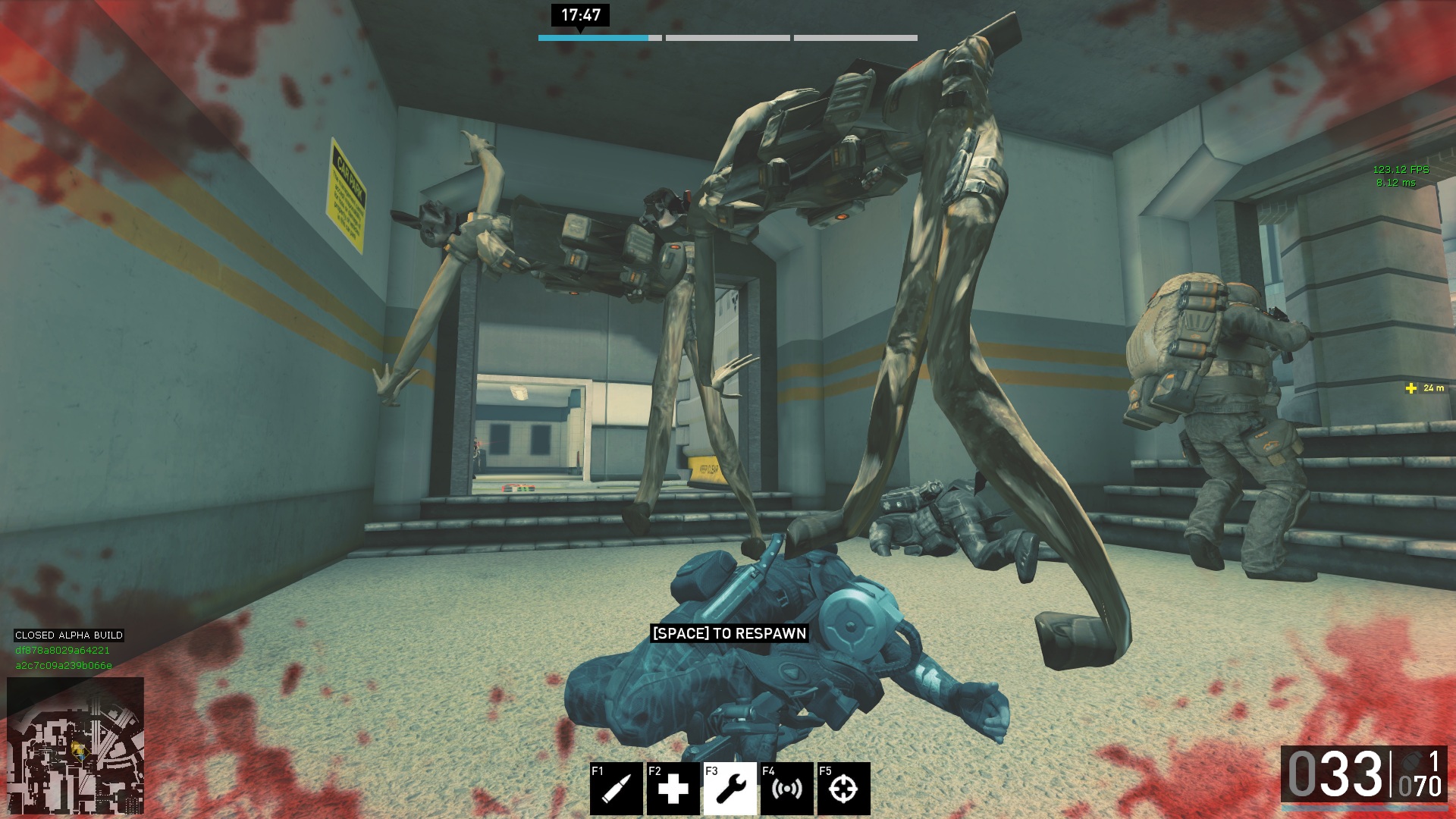Screen dimensions: 1456x819
Task: Switch to the F4 radio signal slot
Action: 786,789
